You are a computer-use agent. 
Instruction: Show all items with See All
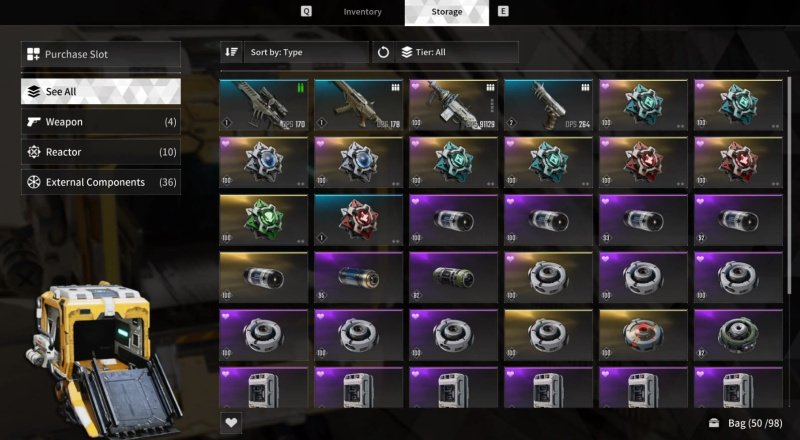(101, 91)
